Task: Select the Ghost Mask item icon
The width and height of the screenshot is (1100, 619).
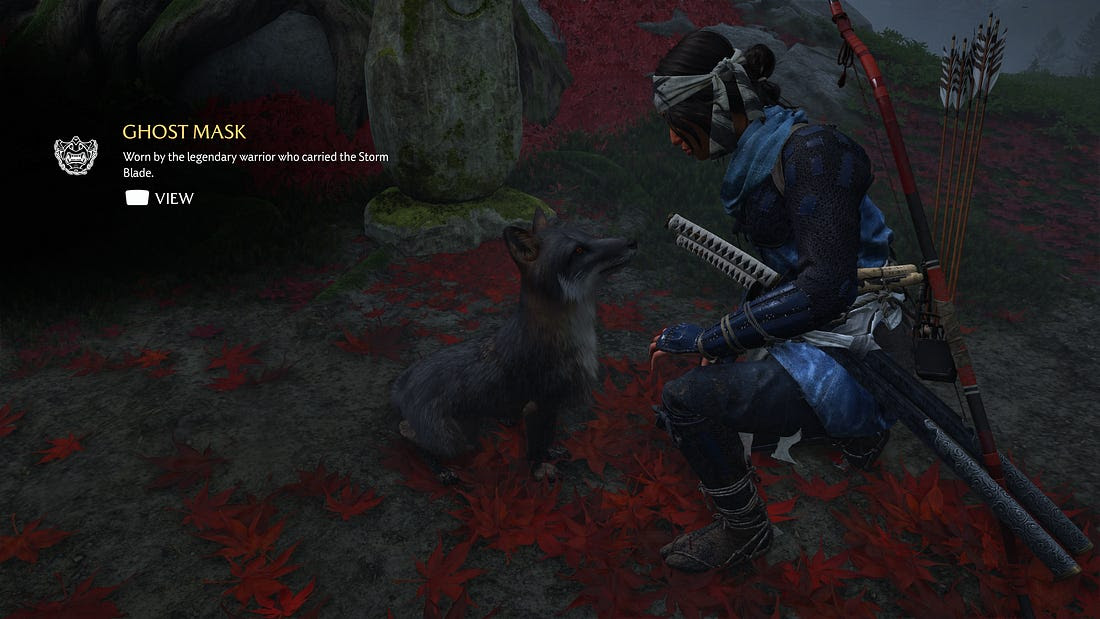Action: [x=75, y=156]
